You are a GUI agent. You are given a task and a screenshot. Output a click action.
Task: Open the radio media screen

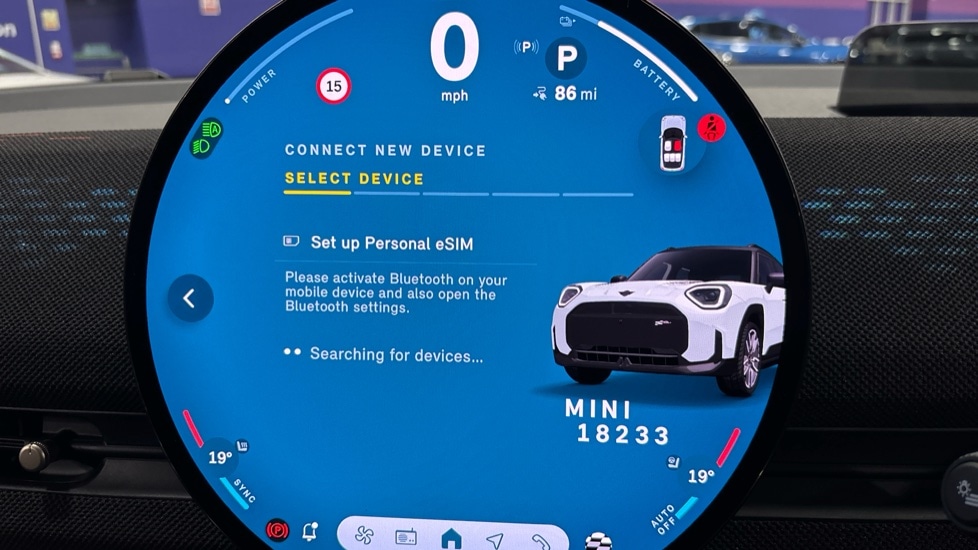pyautogui.click(x=406, y=538)
